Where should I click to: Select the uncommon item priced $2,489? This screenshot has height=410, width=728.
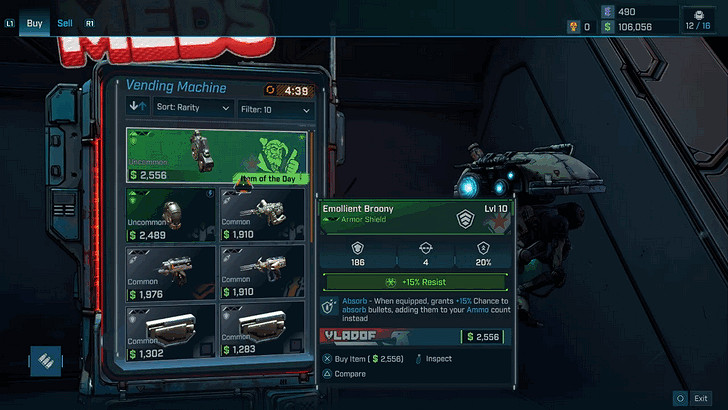171,214
